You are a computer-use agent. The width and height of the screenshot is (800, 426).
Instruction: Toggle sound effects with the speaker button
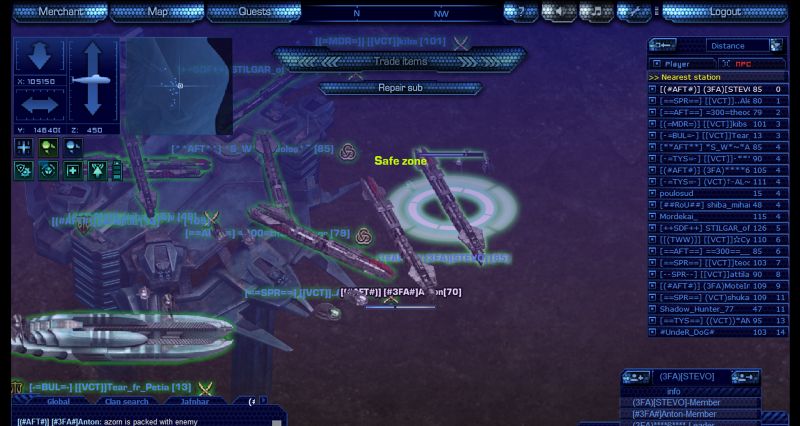pyautogui.click(x=559, y=12)
